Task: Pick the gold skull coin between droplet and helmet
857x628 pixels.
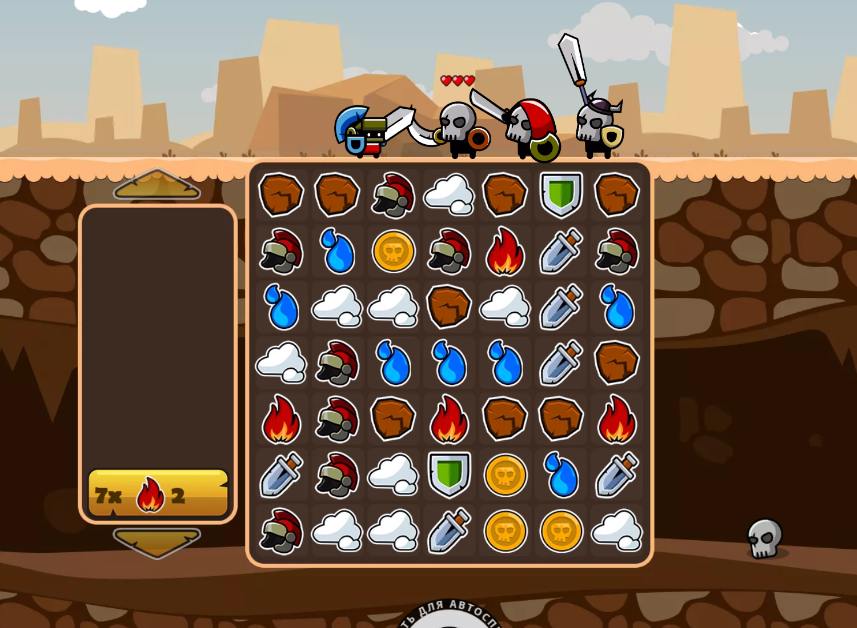Action: click(x=393, y=250)
